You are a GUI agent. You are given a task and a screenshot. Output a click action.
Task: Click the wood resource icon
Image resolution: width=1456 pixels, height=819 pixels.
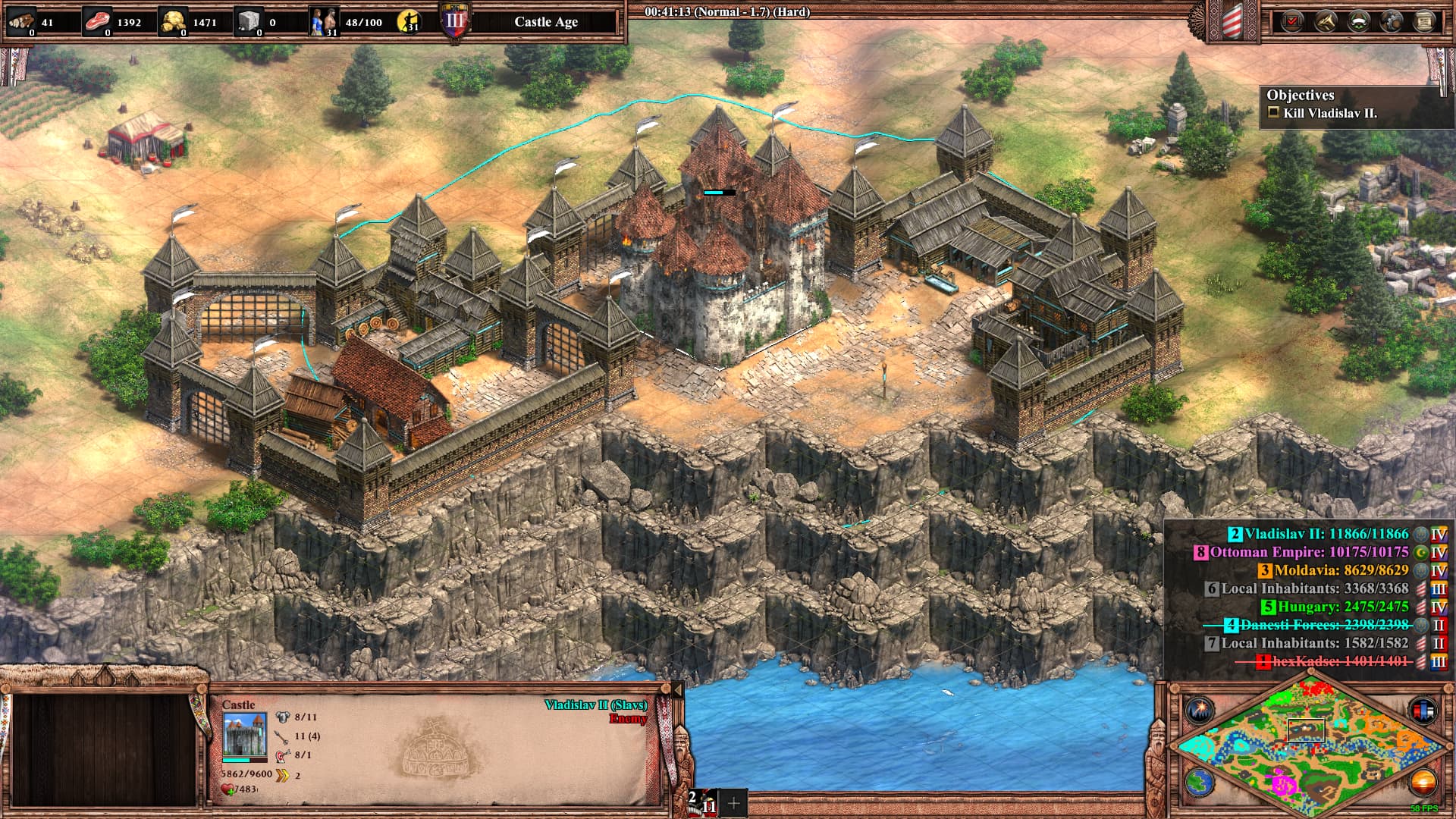coord(21,21)
